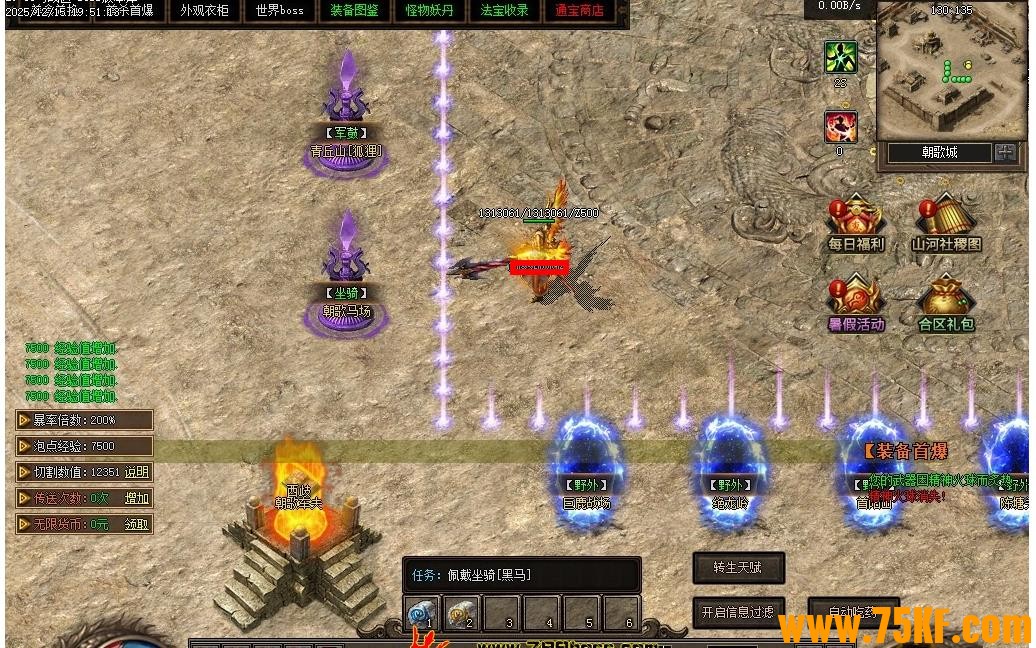Click 领取 to claim 无限货币
Screen dimensions: 1036x648
click(136, 524)
